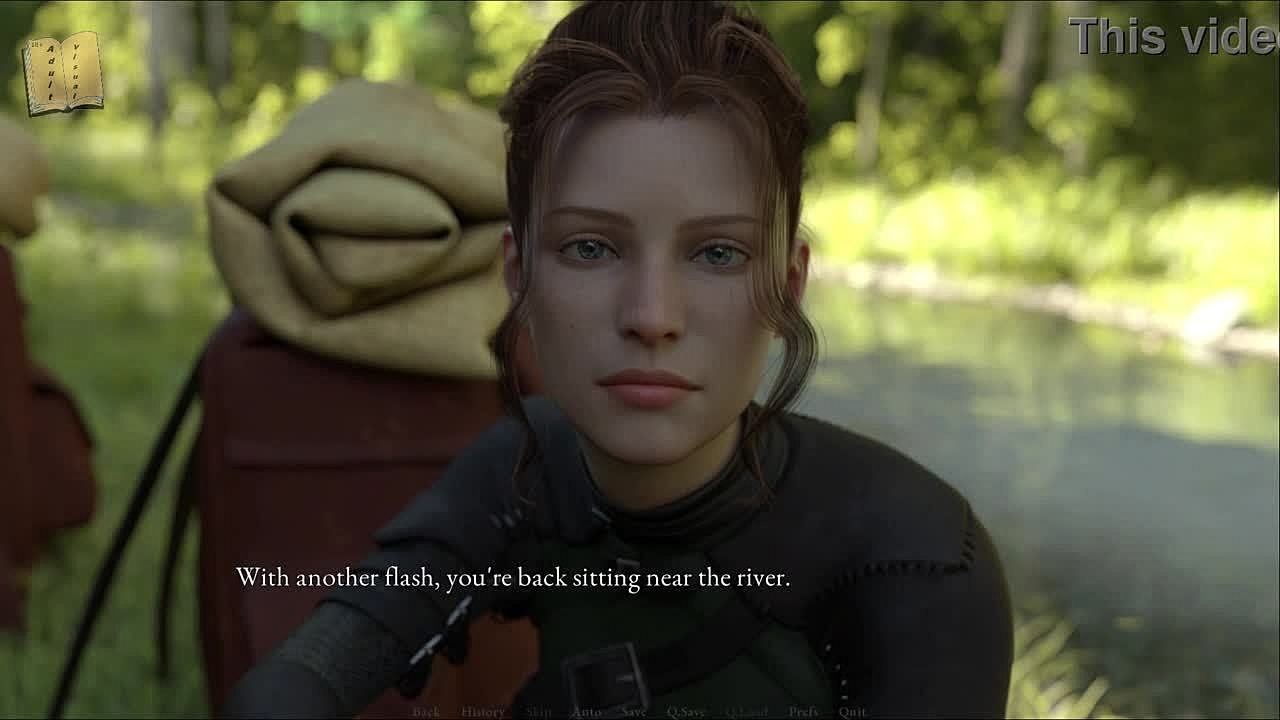Quit the game via the Quit button
The image size is (1280, 720).
853,712
